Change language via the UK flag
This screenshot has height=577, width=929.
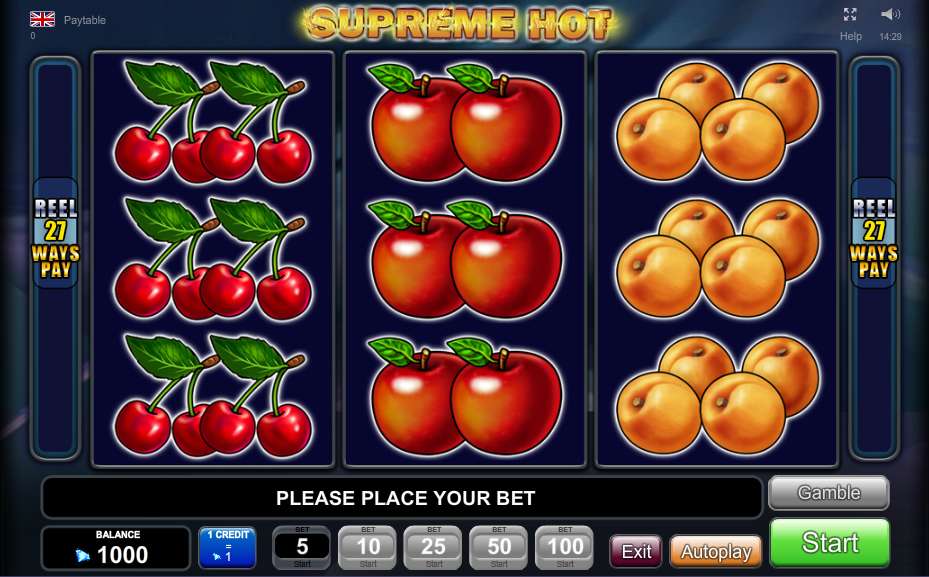click(x=42, y=19)
